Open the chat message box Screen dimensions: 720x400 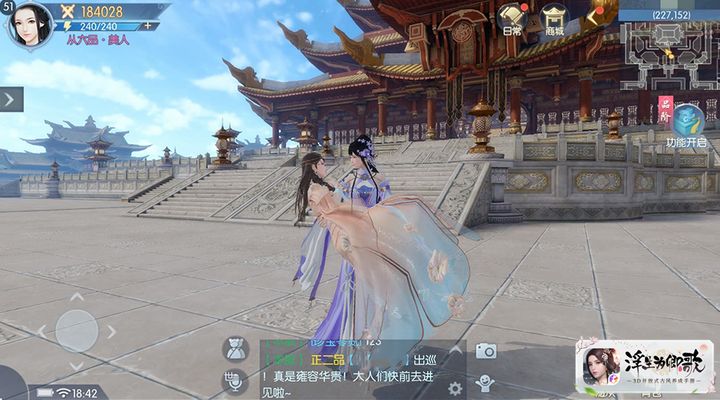point(350,370)
